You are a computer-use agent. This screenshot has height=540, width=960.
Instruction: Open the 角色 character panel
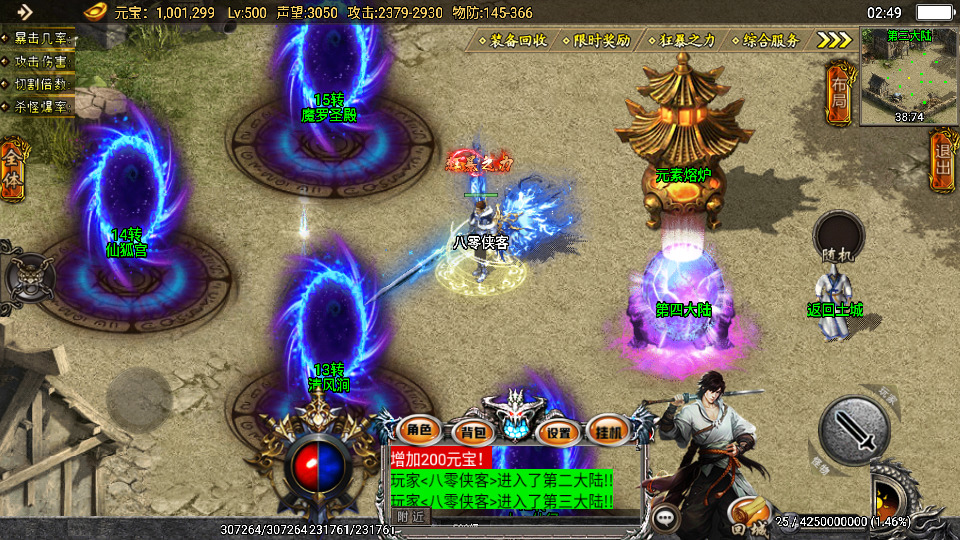[x=420, y=431]
